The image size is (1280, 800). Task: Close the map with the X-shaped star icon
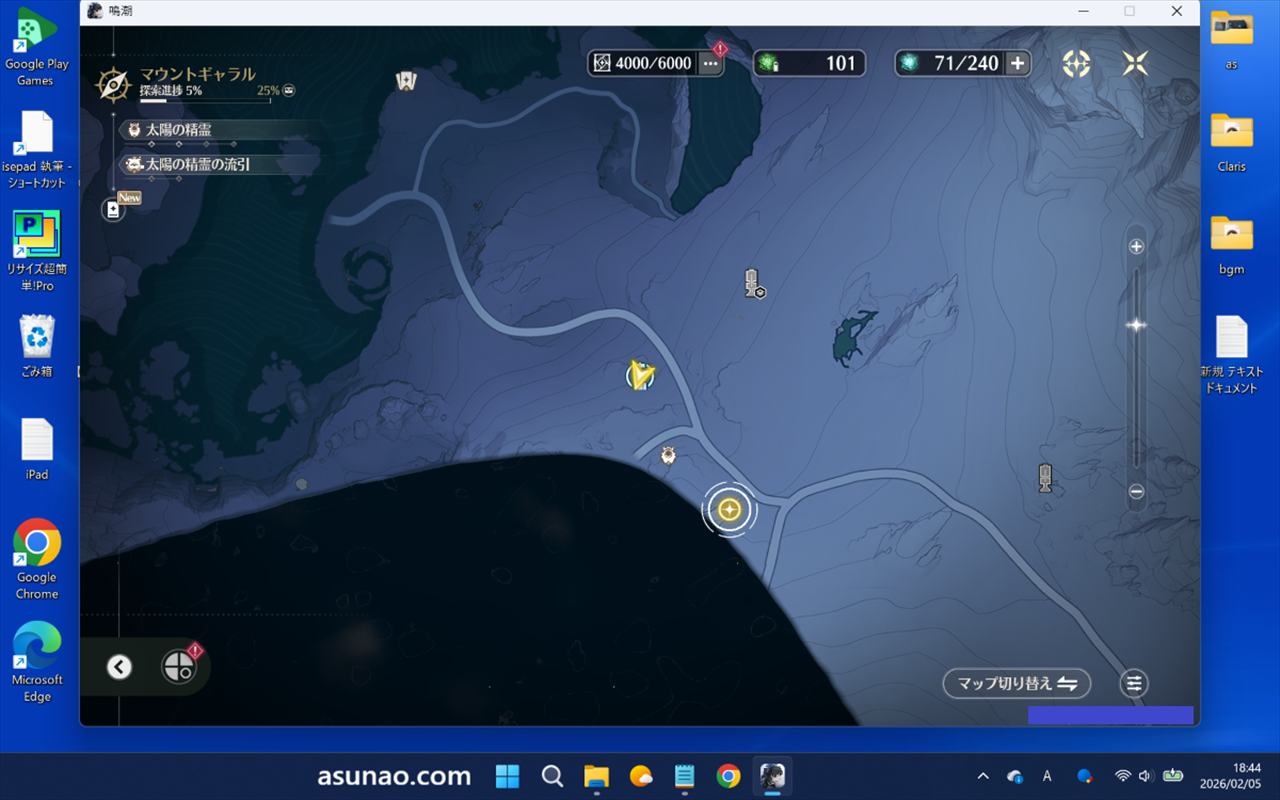point(1135,63)
